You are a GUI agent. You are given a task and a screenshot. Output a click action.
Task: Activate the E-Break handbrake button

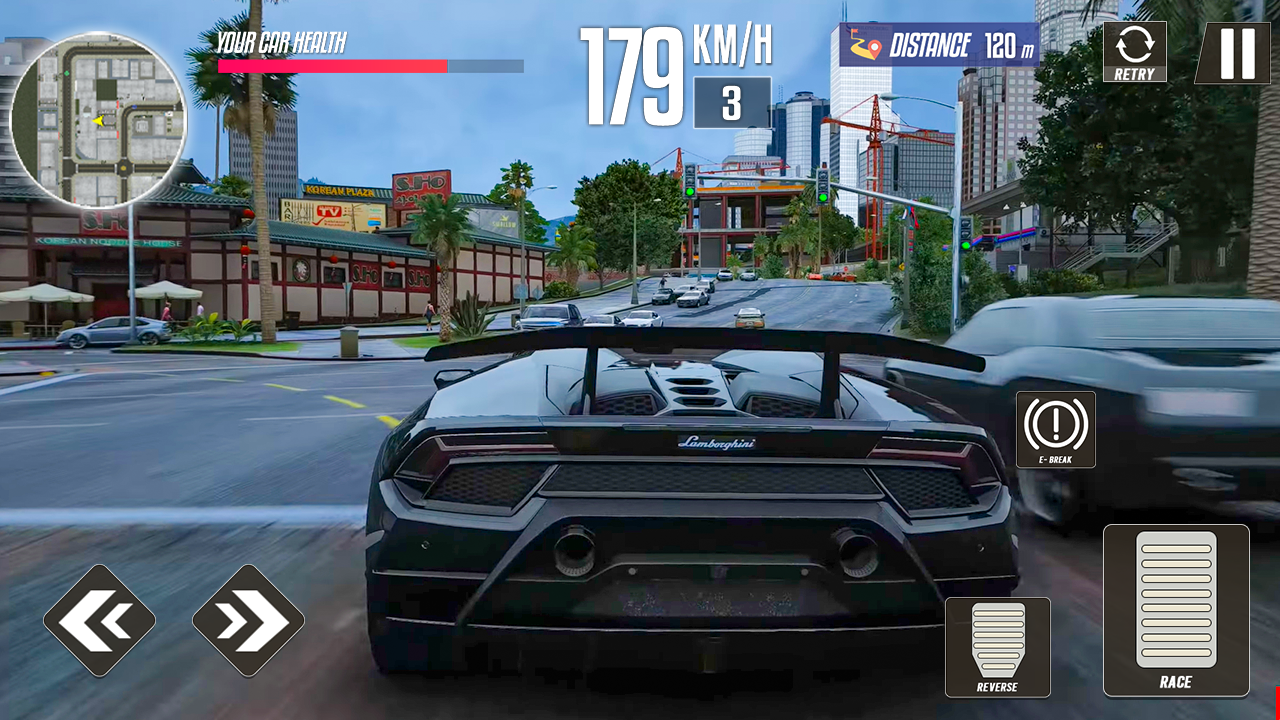point(1054,430)
